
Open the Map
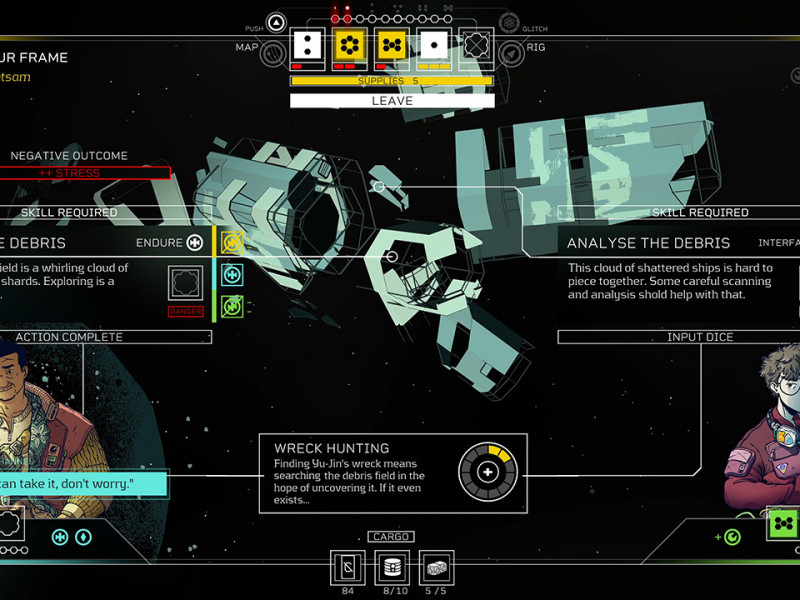[x=274, y=53]
